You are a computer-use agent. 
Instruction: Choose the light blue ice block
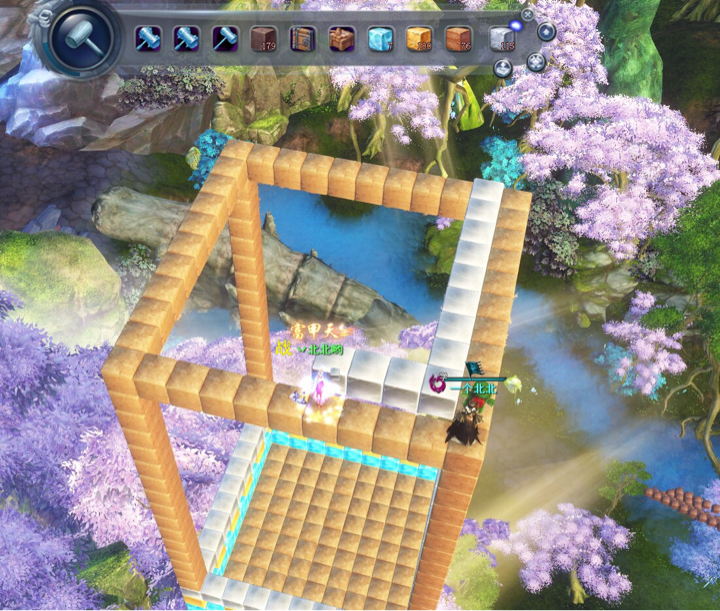(x=381, y=39)
